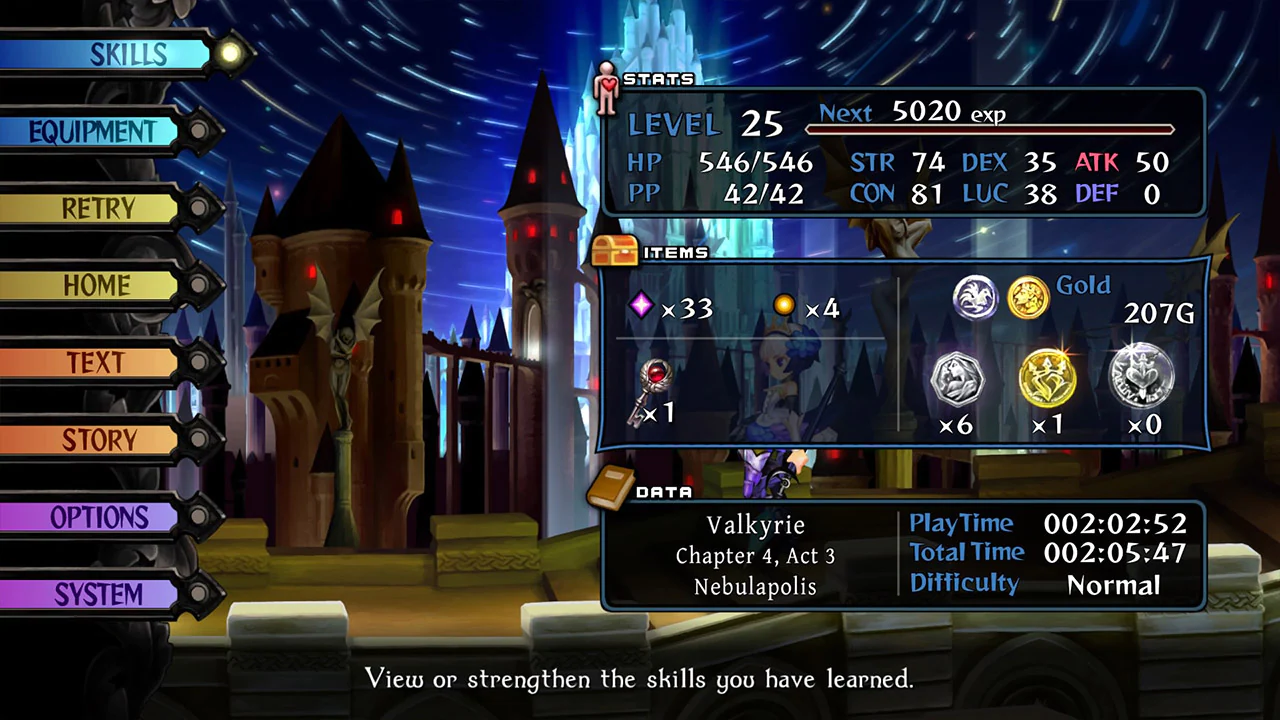Click the RETRY button
This screenshot has width=1280, height=720.
click(x=98, y=208)
